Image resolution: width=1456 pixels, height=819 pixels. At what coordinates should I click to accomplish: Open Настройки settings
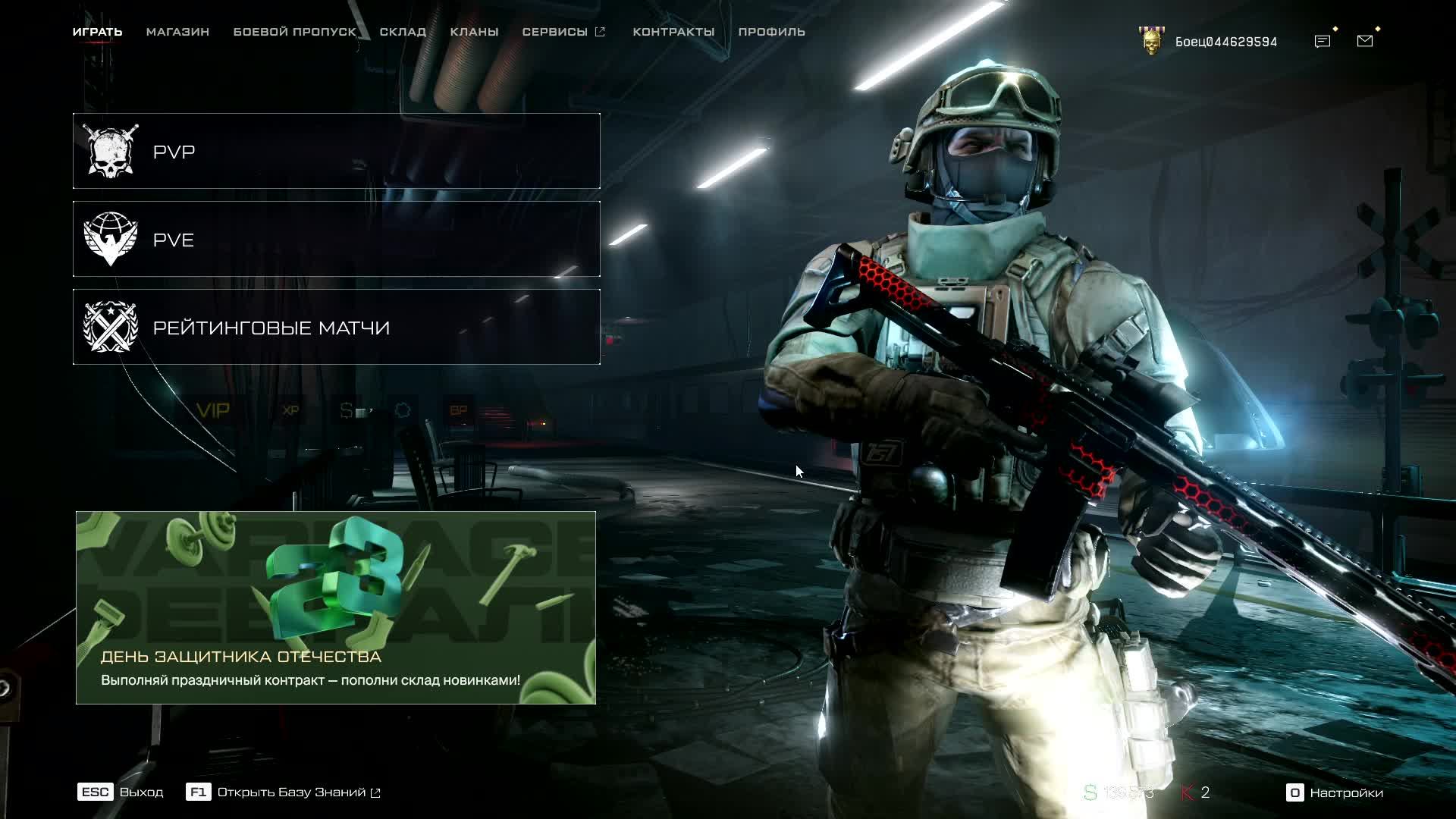click(1335, 792)
